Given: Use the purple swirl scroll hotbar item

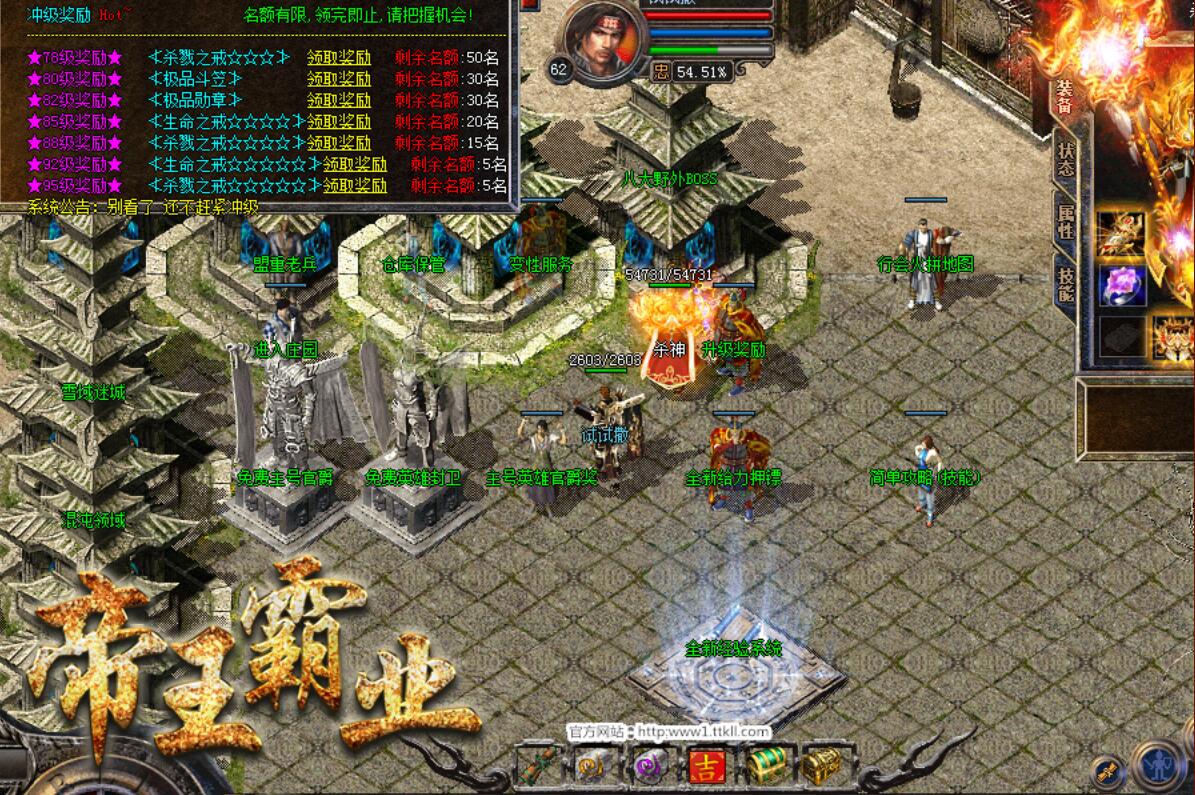Looking at the screenshot, I should [648, 768].
